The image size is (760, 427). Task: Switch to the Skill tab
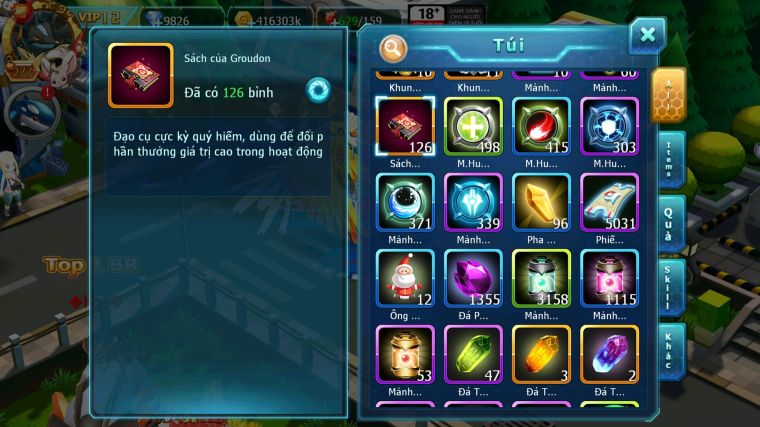[671, 287]
